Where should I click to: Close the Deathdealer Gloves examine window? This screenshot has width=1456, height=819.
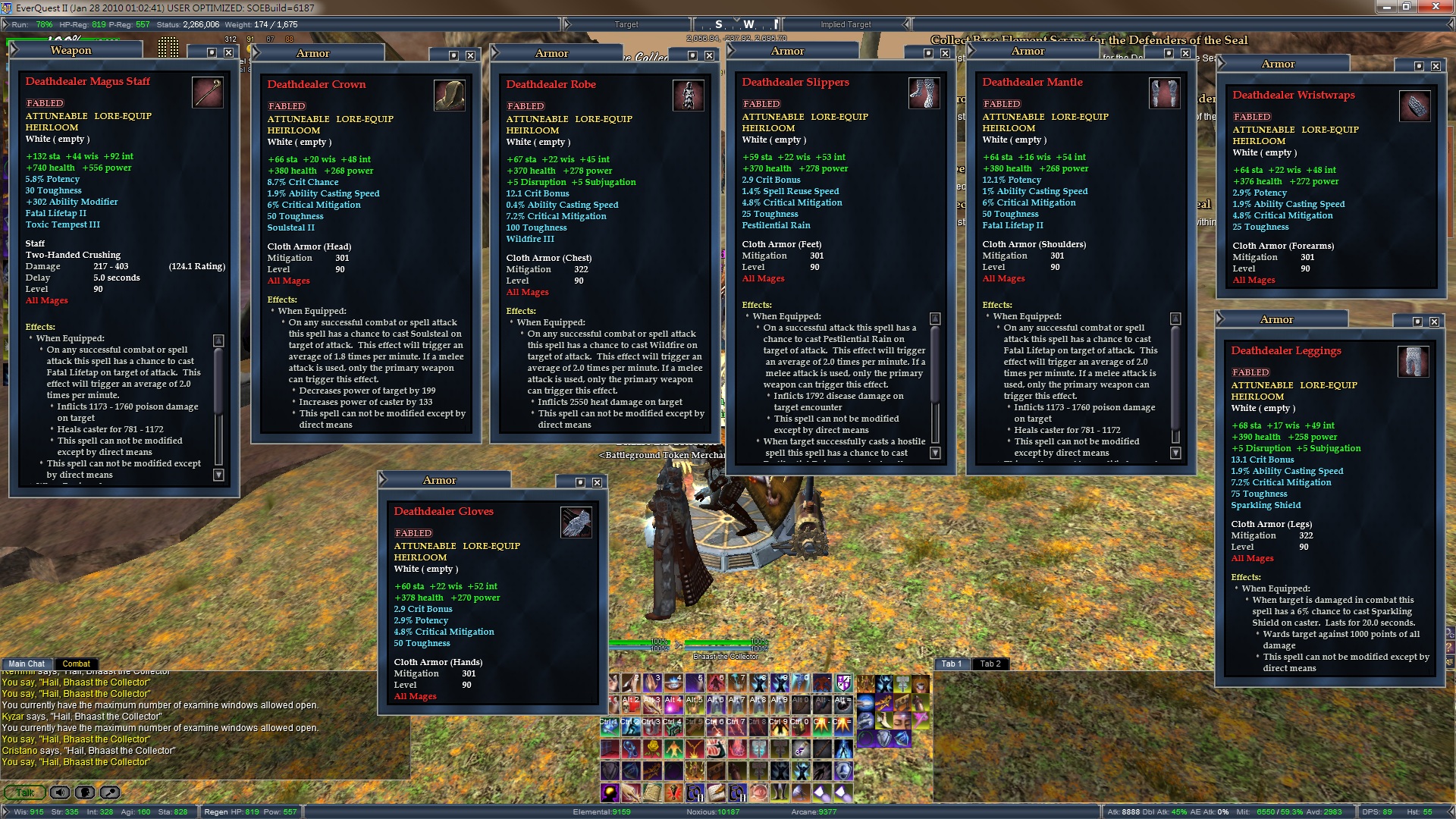coord(598,482)
